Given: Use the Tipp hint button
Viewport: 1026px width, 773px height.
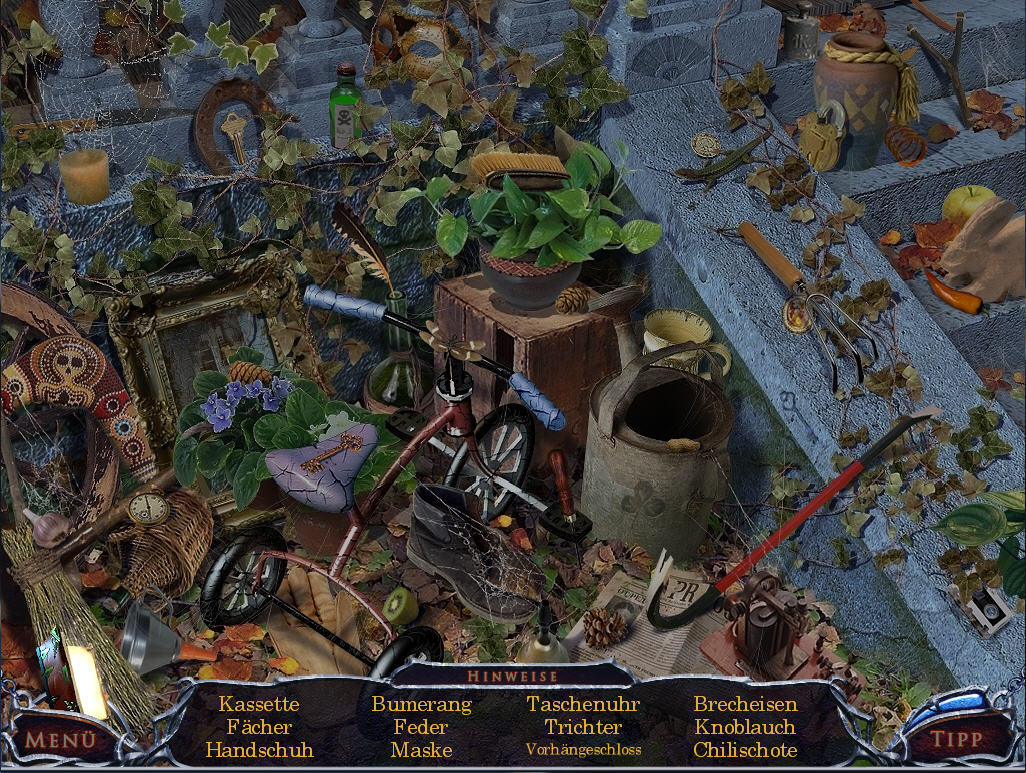Looking at the screenshot, I should point(956,740).
